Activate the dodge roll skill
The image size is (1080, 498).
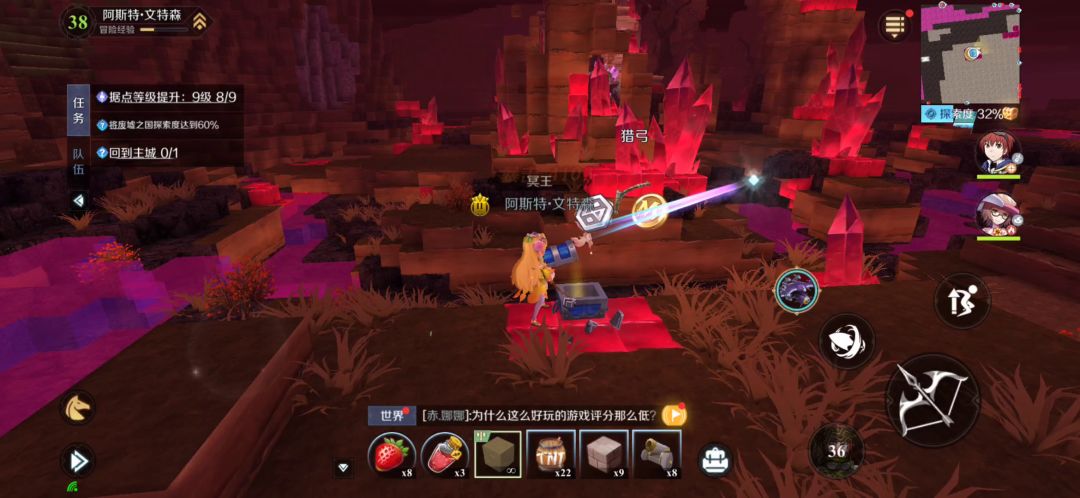tap(847, 342)
